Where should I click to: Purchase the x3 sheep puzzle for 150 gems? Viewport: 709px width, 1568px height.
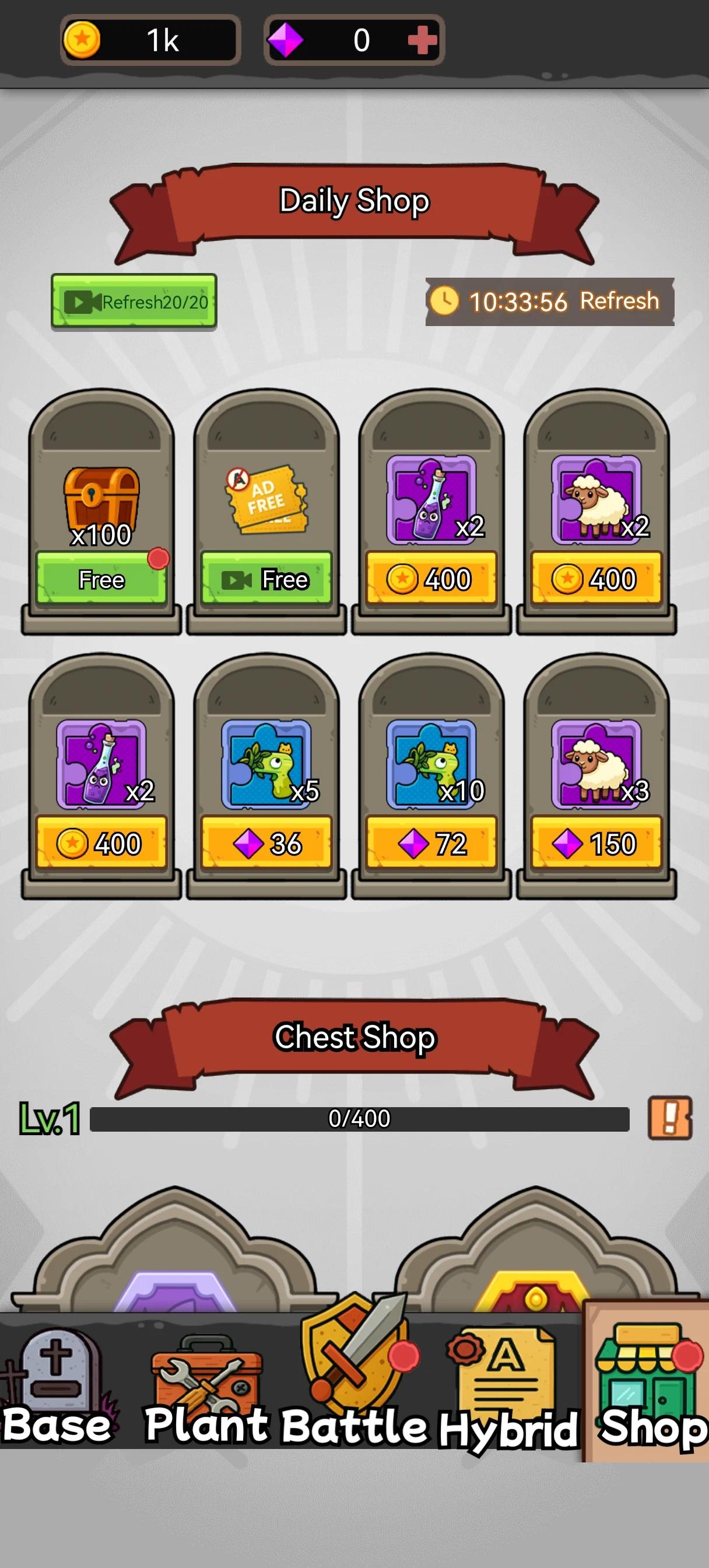point(596,843)
